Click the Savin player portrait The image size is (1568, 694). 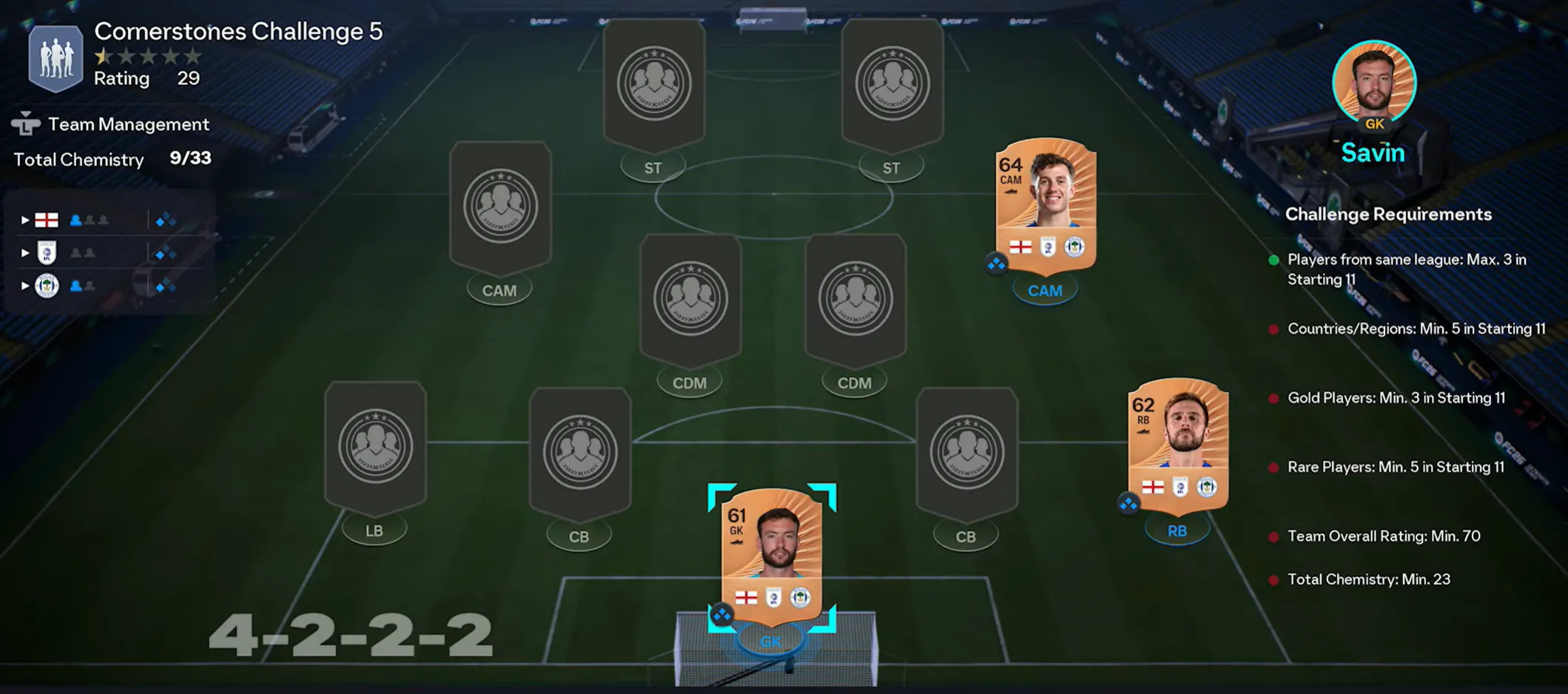click(1373, 83)
